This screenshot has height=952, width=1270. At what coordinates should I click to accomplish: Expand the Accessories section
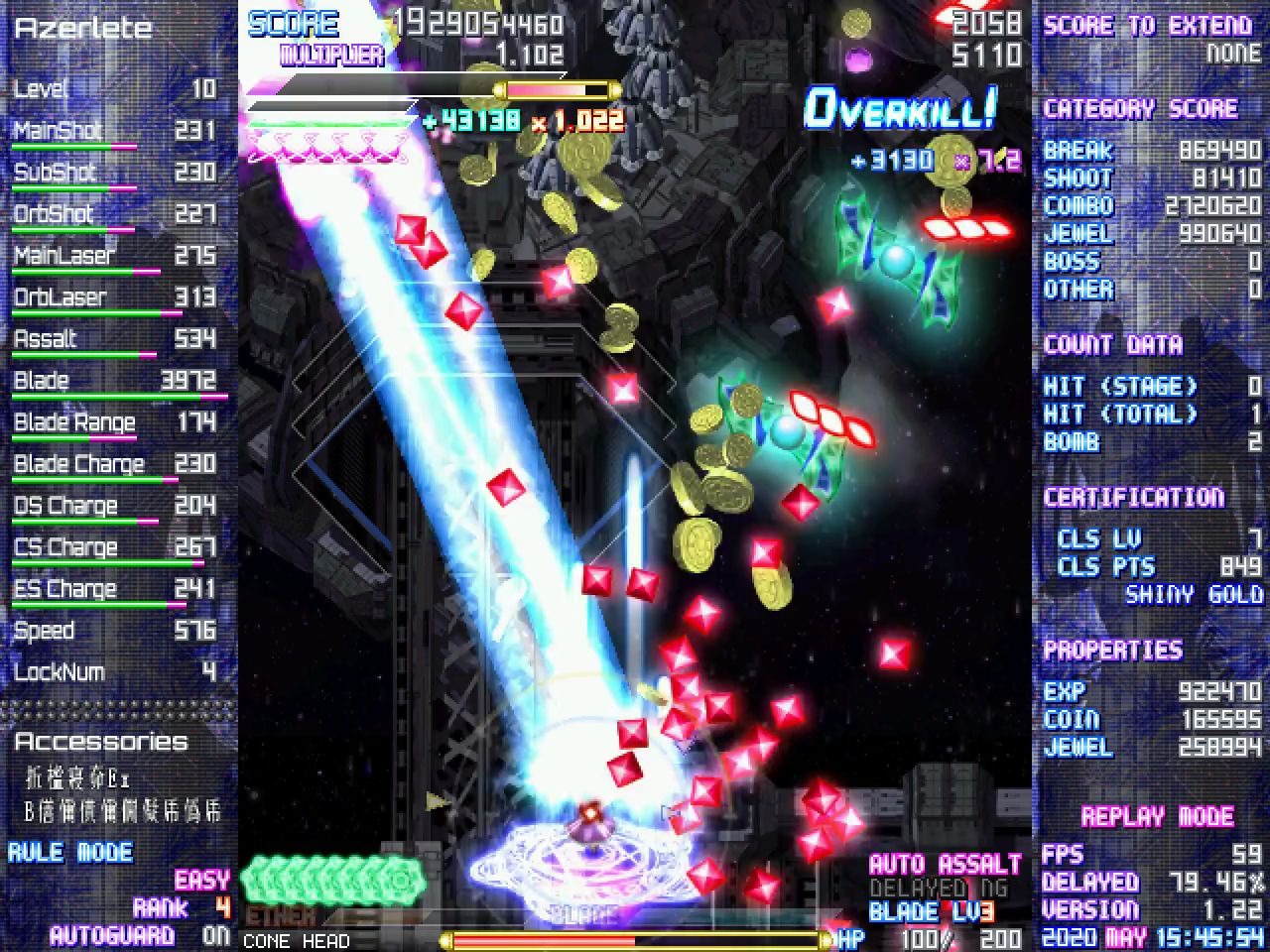[x=102, y=741]
